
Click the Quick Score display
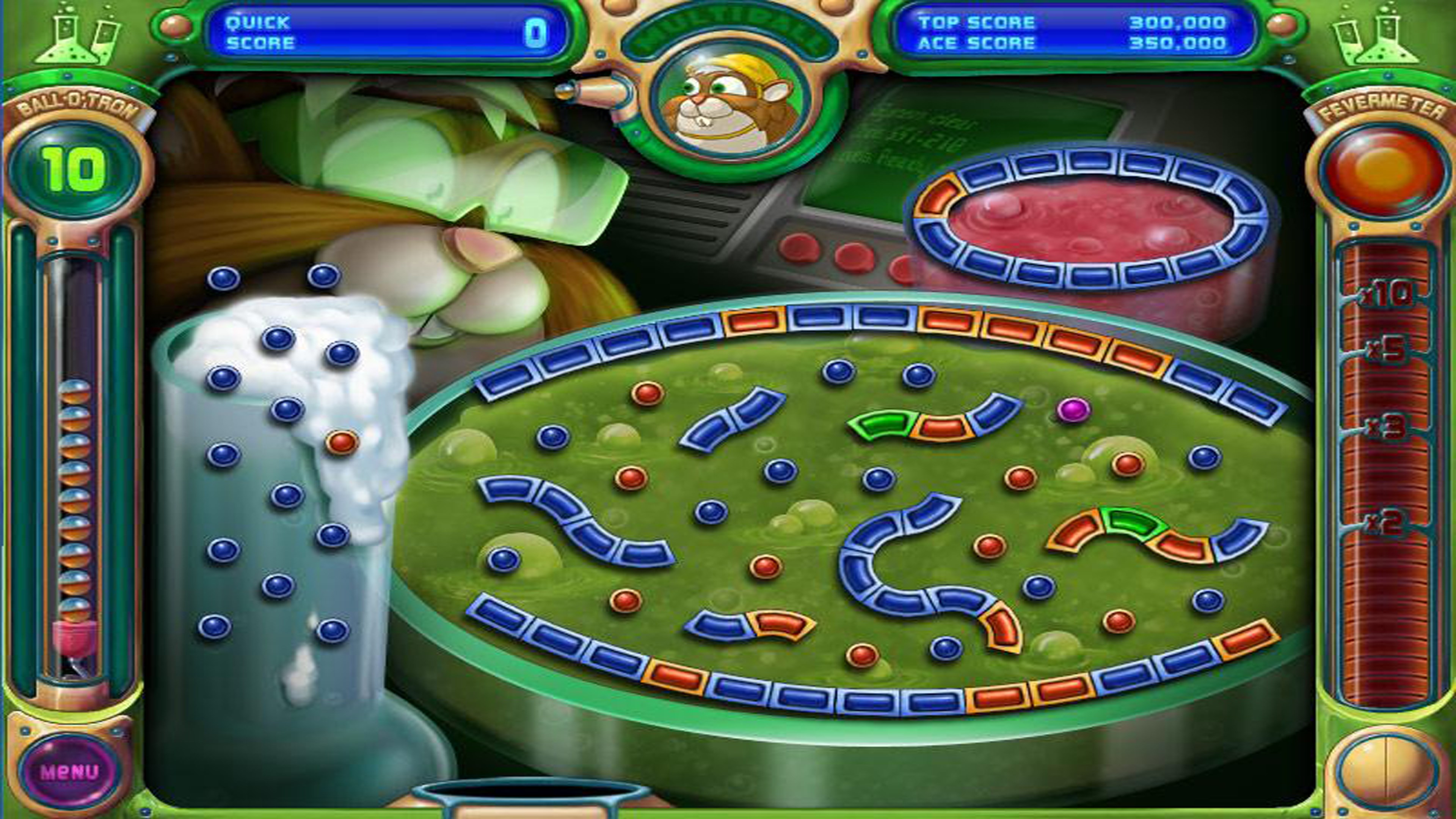coord(384,31)
